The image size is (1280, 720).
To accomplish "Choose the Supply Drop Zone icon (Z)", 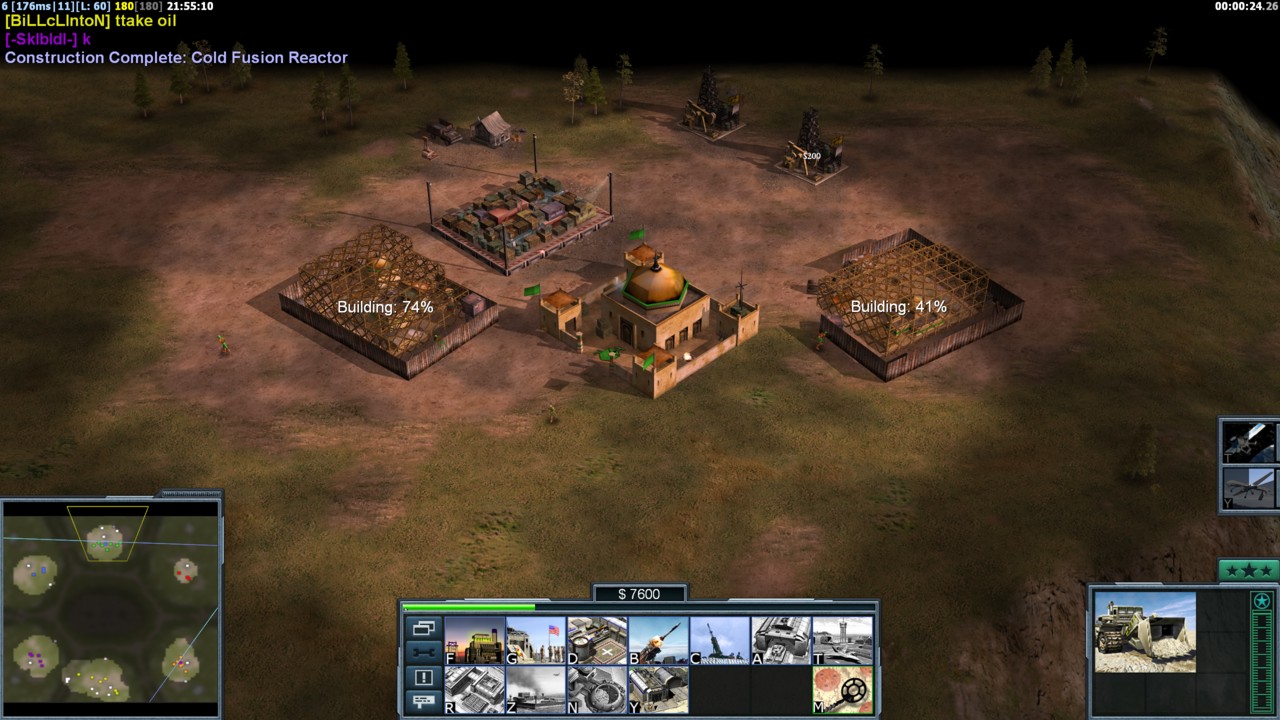I will [x=535, y=690].
